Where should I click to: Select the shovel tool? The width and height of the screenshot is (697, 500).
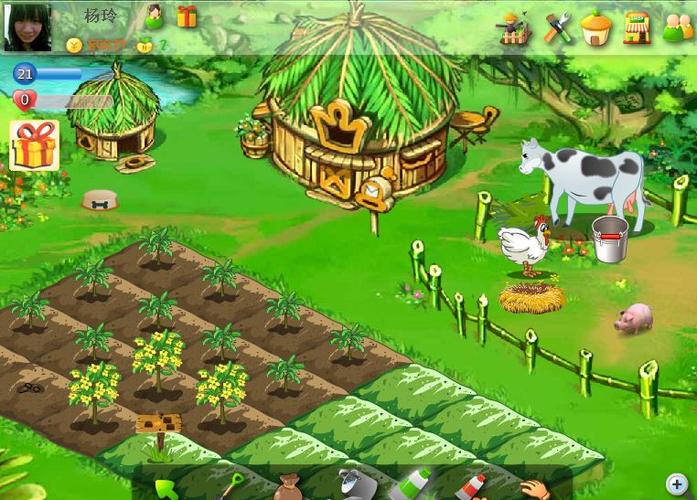[231, 487]
